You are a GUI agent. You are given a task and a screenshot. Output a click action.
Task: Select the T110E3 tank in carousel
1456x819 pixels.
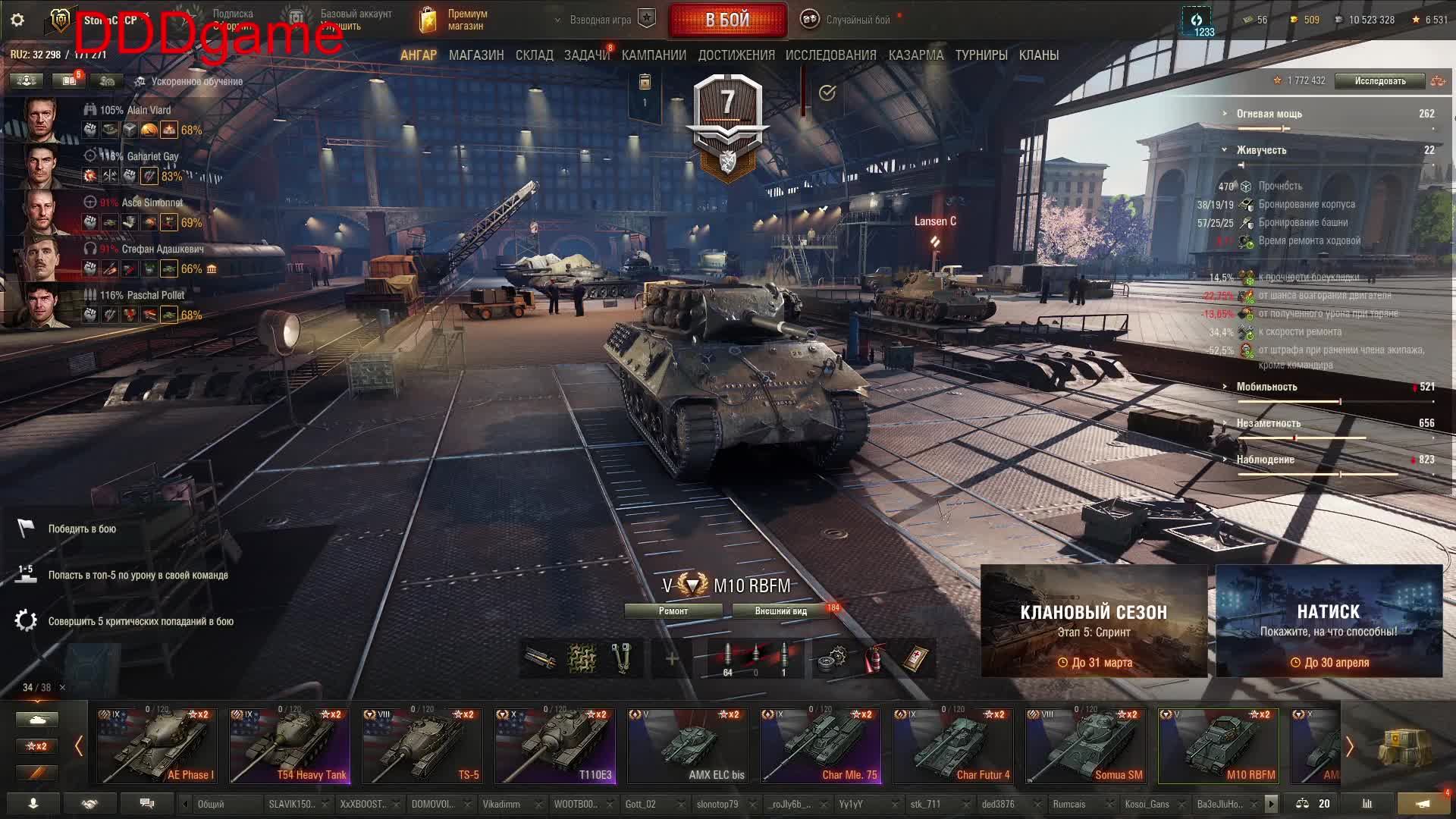point(555,747)
